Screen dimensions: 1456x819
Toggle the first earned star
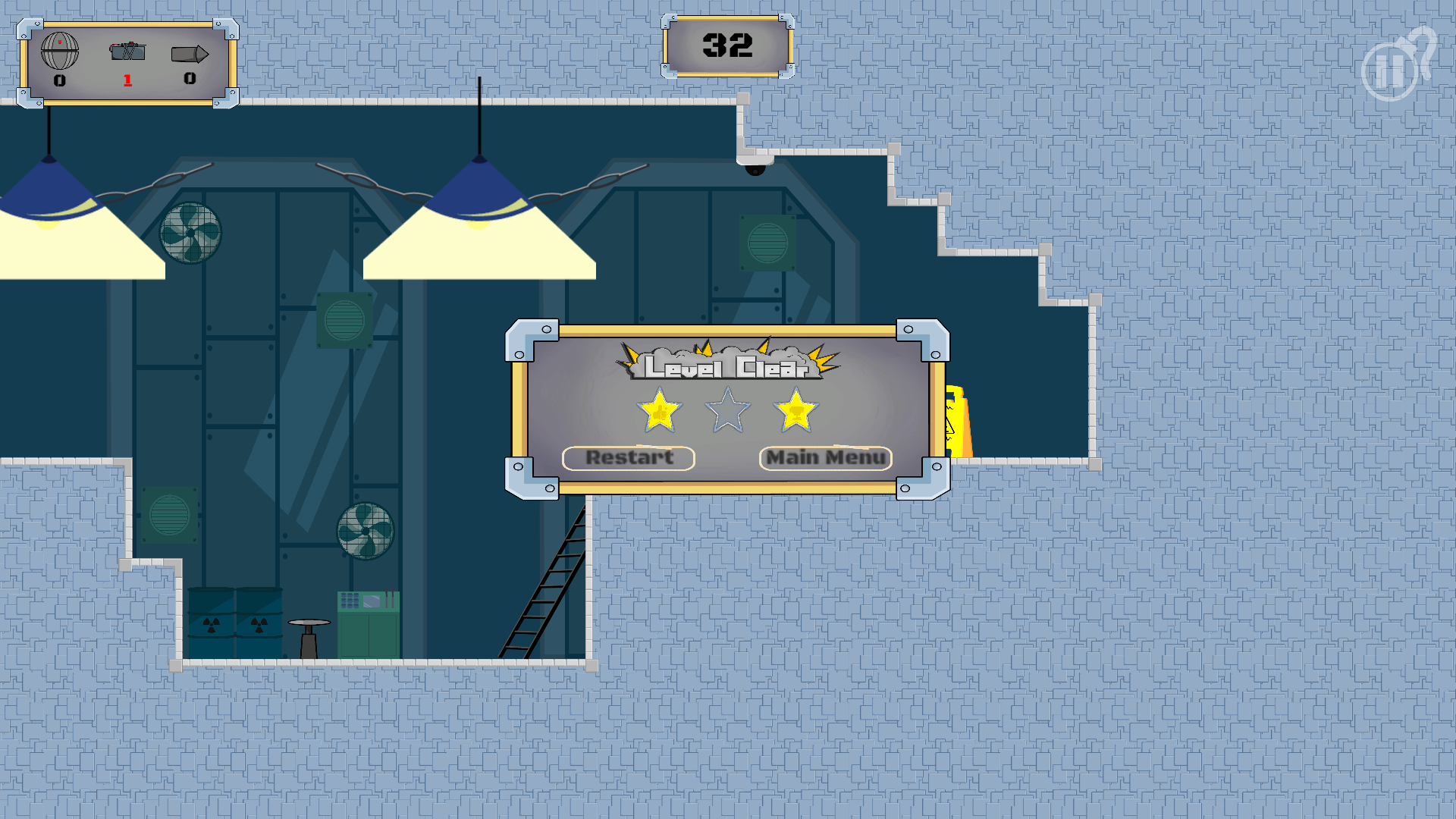click(660, 409)
